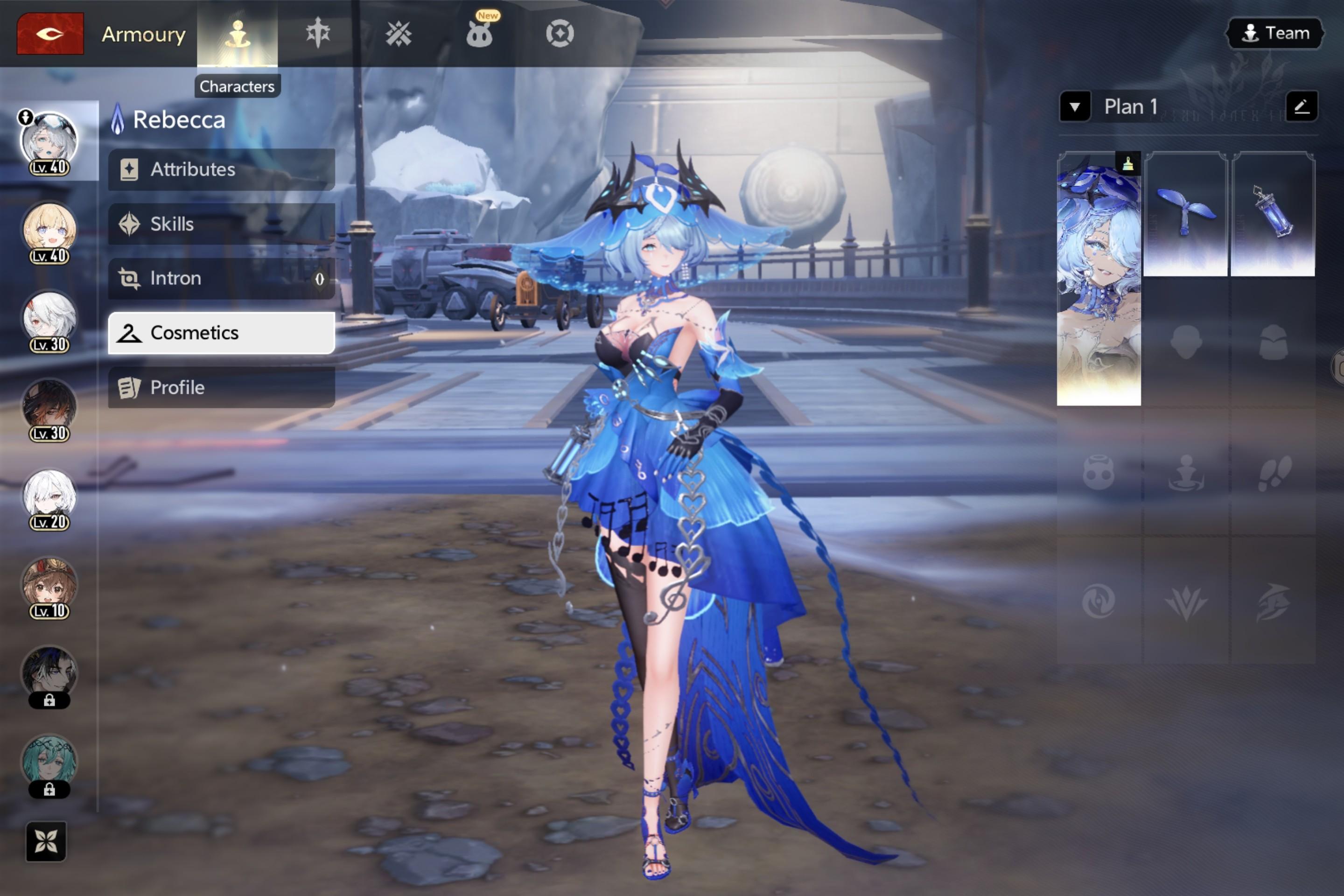Viewport: 1344px width, 896px height.
Task: Select the Intron menu entry
Action: pos(221,278)
